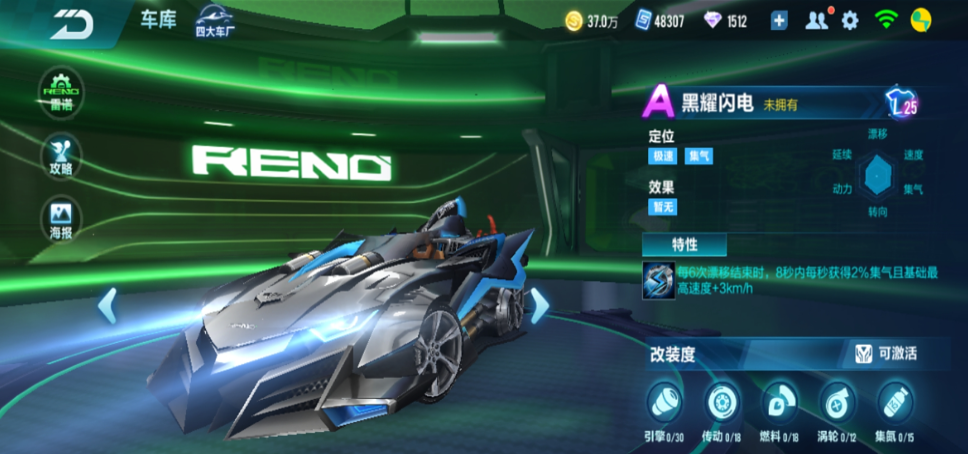Open the L25 shirt badge icon
This screenshot has height=454, width=968.
pos(901,102)
